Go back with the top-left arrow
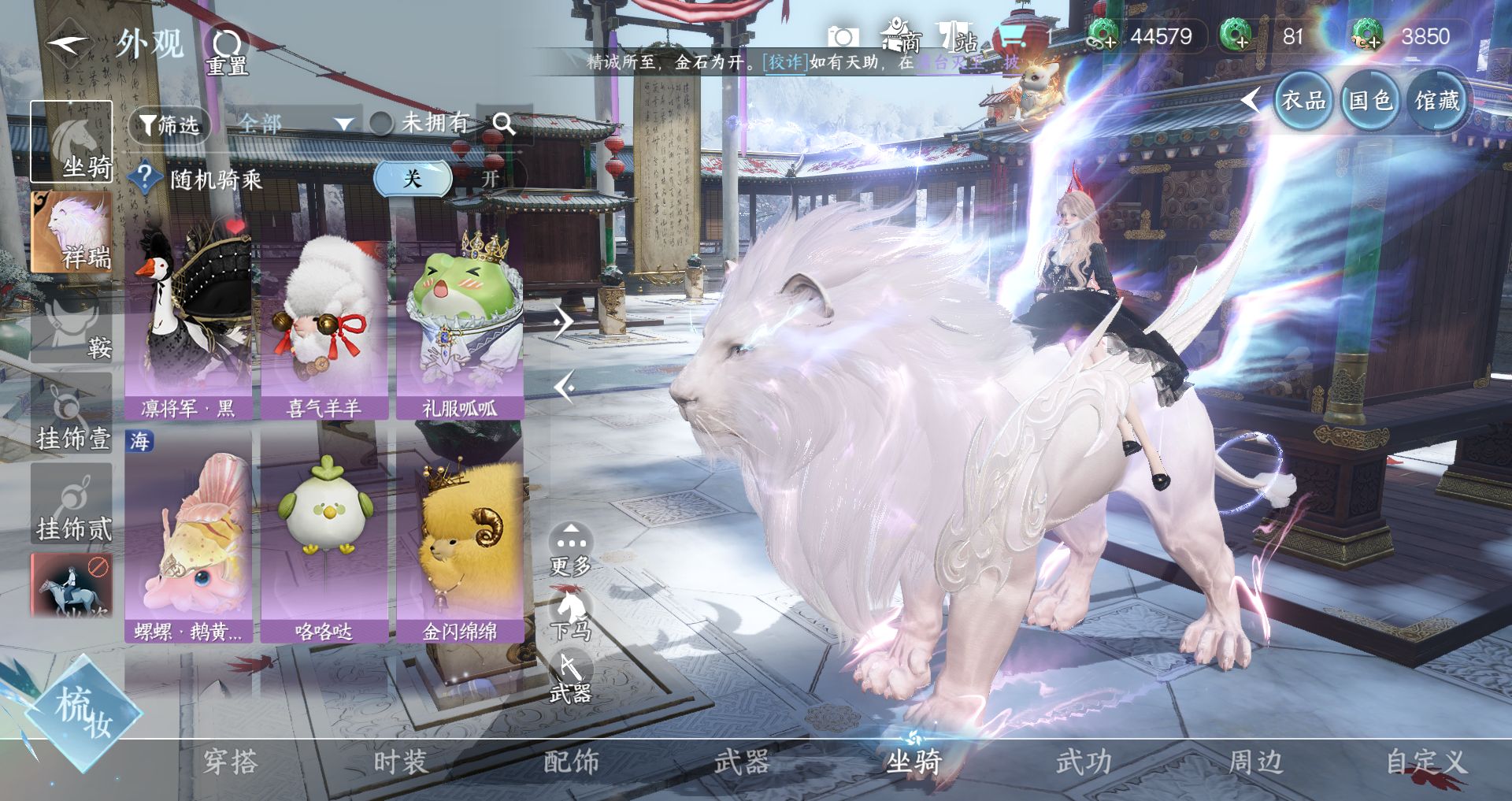The height and width of the screenshot is (801, 1512). pyautogui.click(x=67, y=44)
